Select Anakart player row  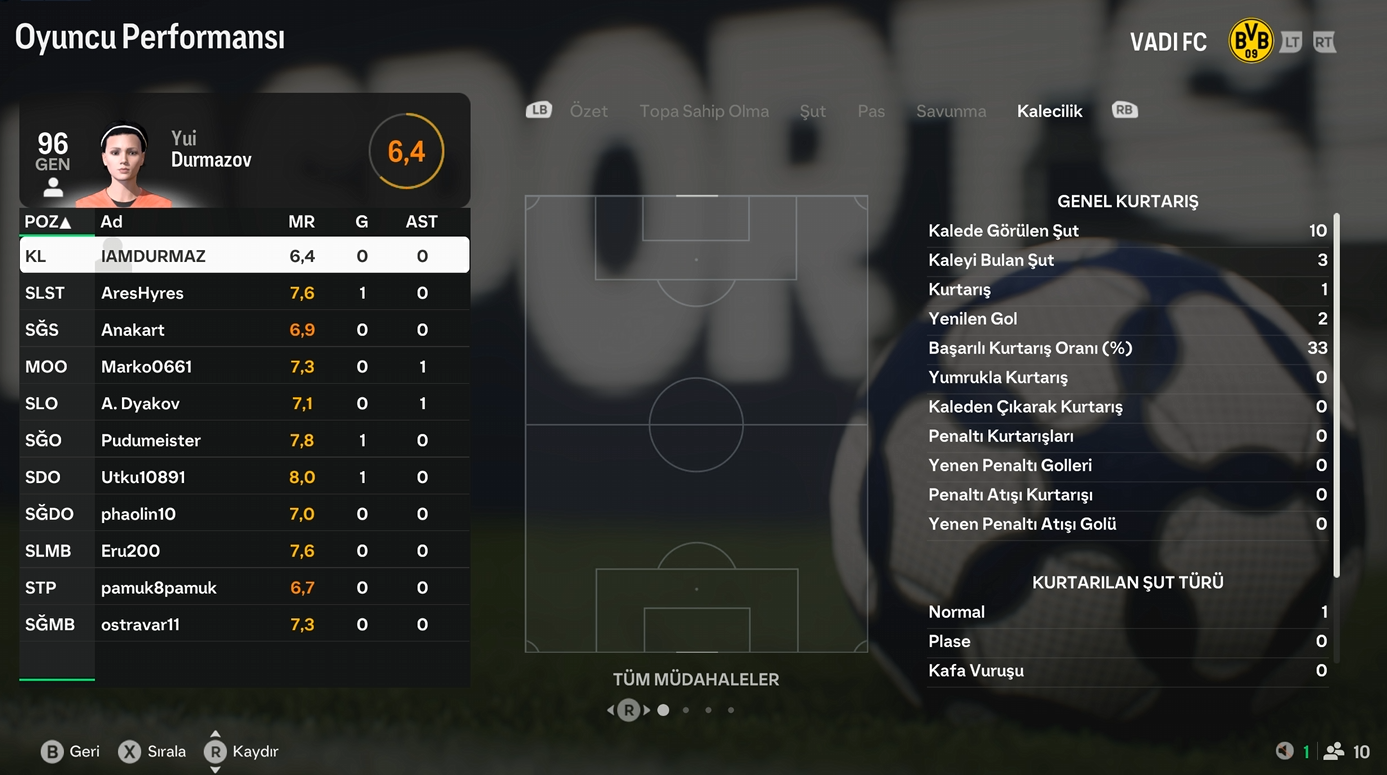244,330
